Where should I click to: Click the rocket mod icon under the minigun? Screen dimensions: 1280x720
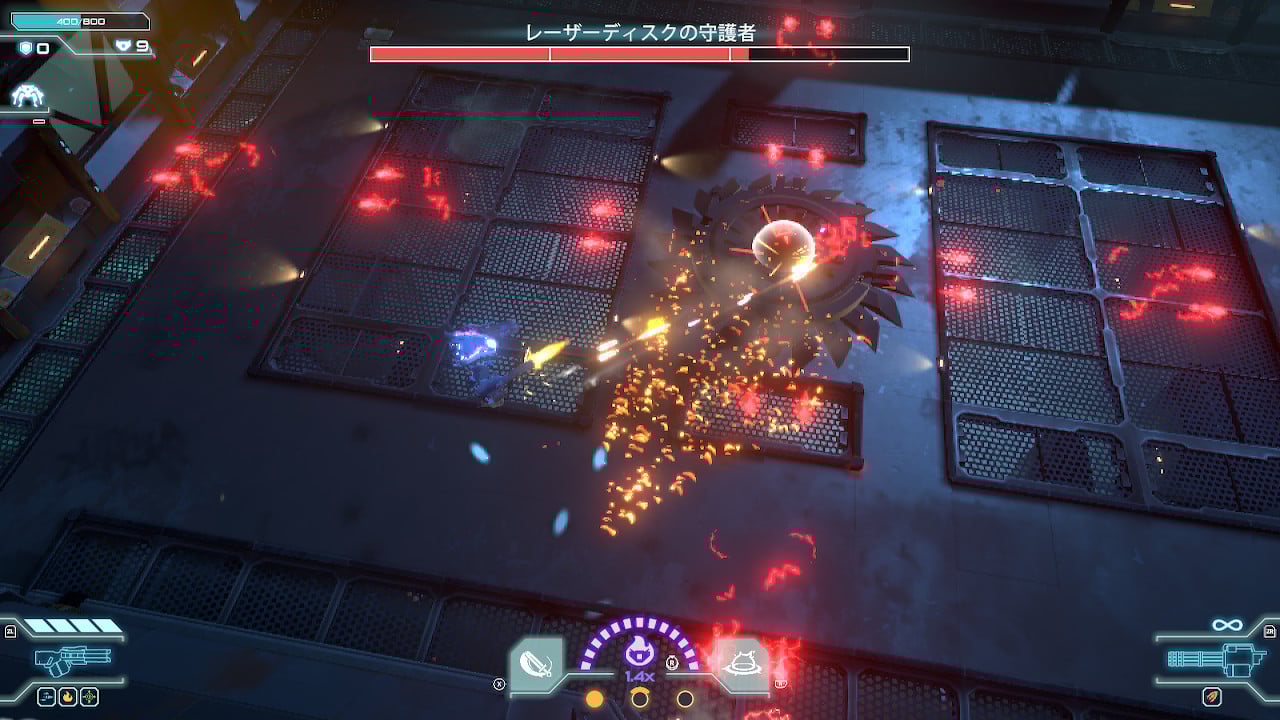click(1213, 697)
